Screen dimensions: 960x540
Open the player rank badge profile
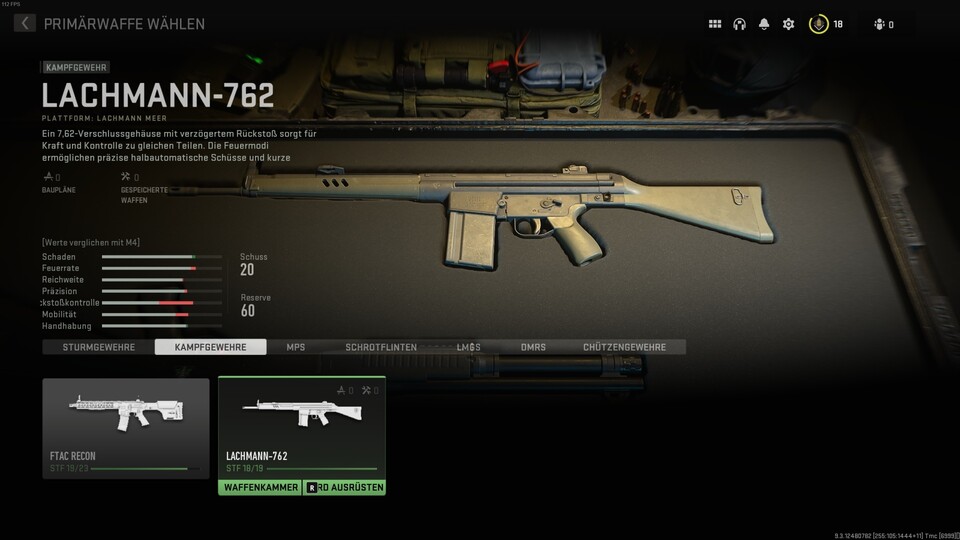[x=818, y=24]
